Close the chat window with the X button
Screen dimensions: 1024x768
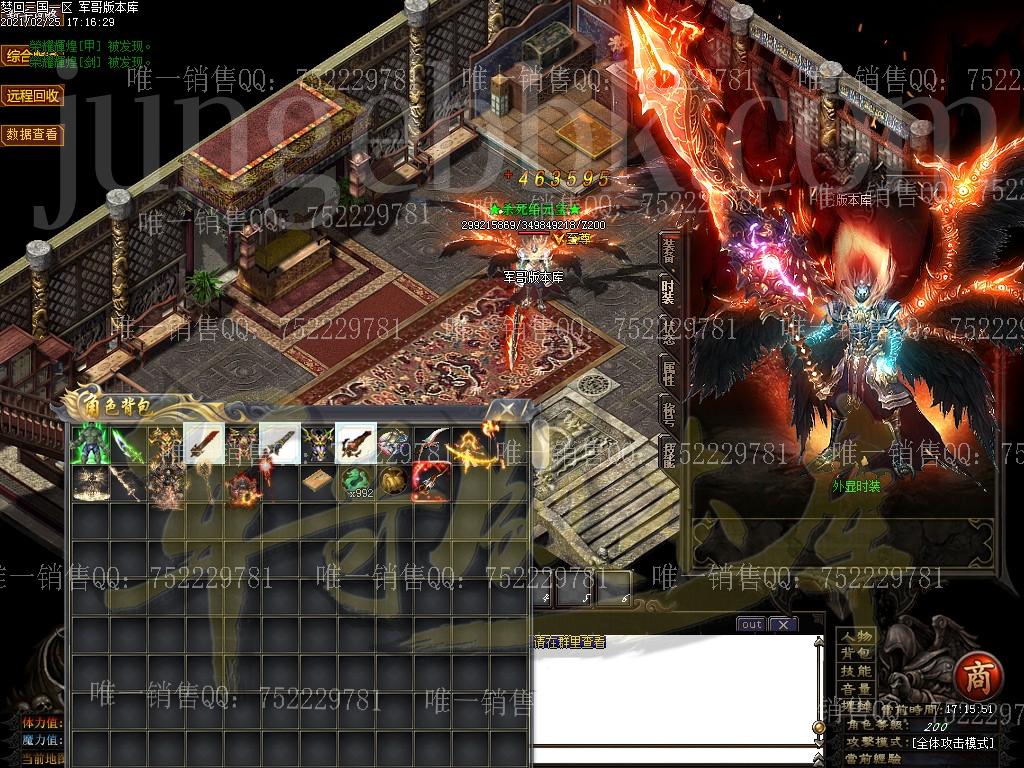(783, 624)
